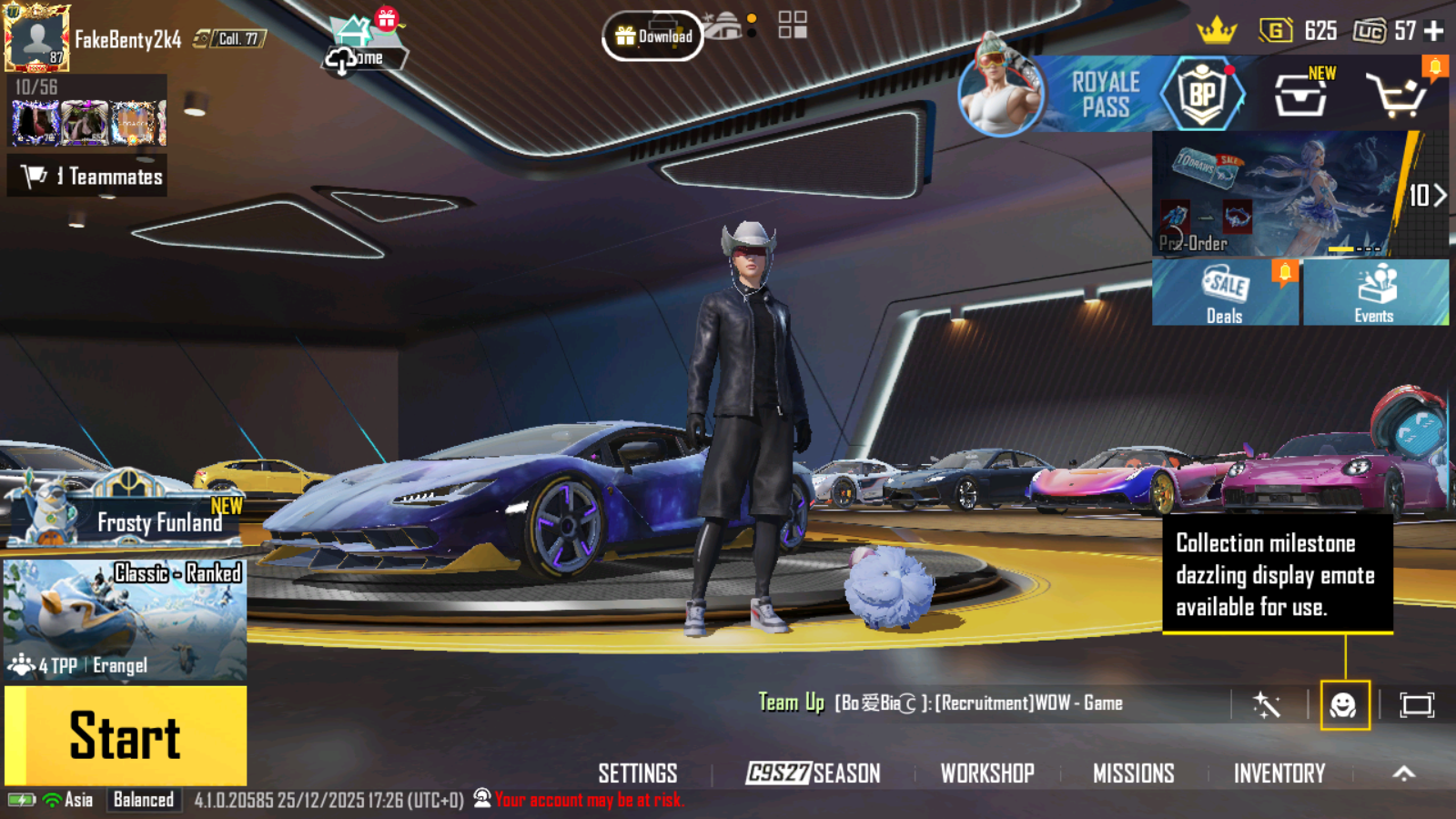Open the Pre-Order promotional banner
The height and width of the screenshot is (819, 1456).
(1279, 194)
